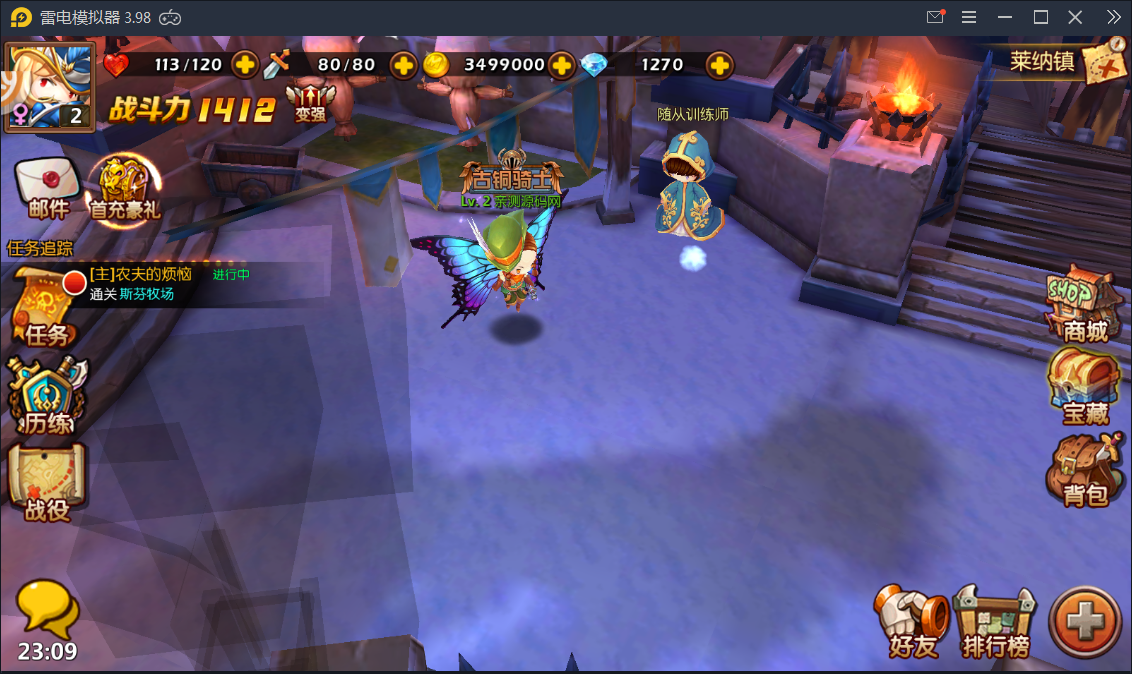View the 排行榜 leaderboard
Image resolution: width=1132 pixels, height=674 pixels.
pyautogui.click(x=995, y=622)
